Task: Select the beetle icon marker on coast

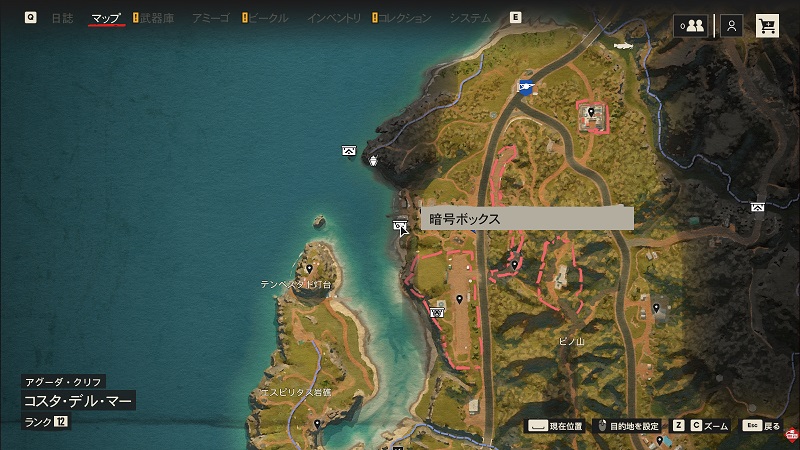Action: (374, 160)
